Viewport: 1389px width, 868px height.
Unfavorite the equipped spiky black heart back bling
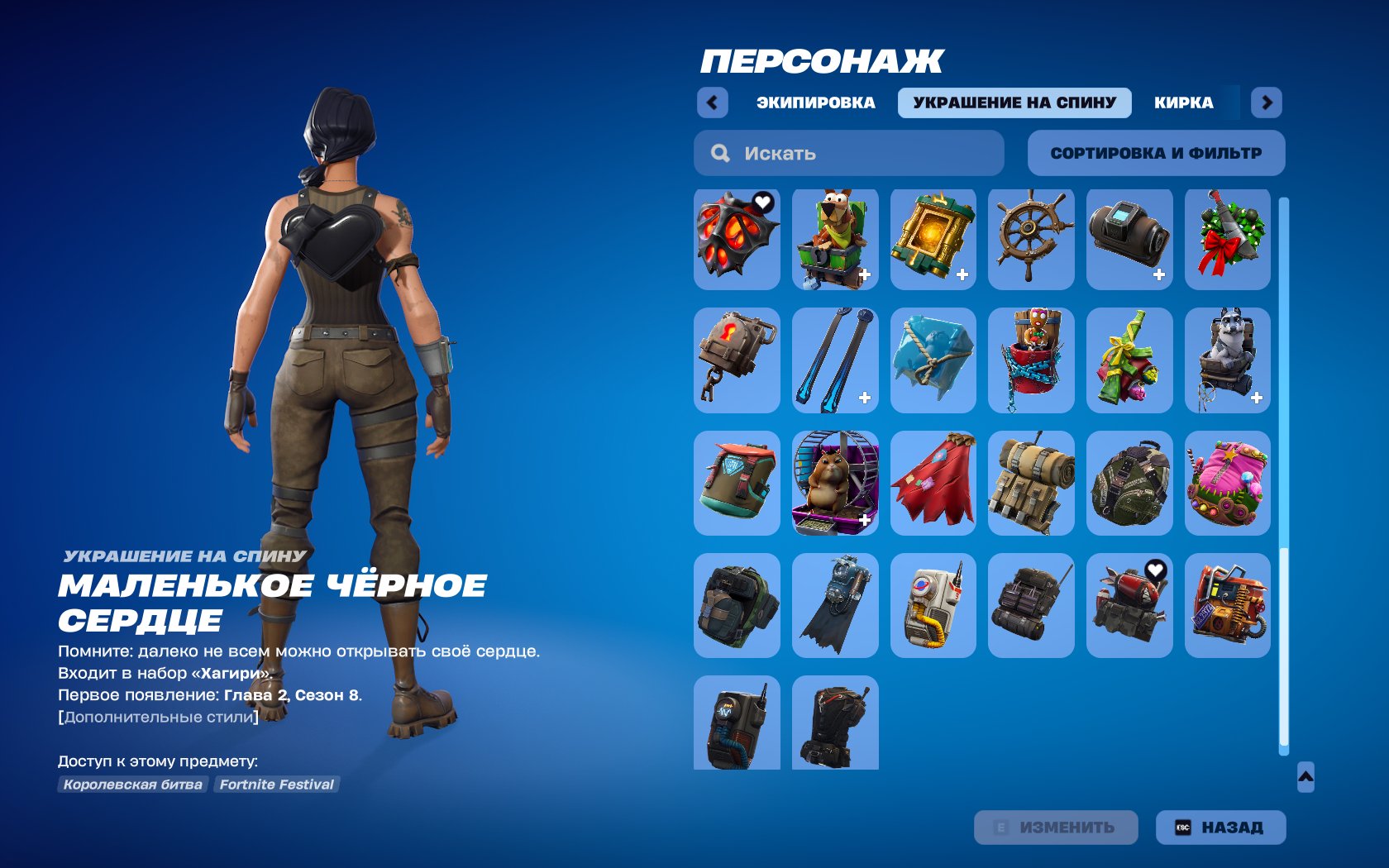click(x=765, y=203)
